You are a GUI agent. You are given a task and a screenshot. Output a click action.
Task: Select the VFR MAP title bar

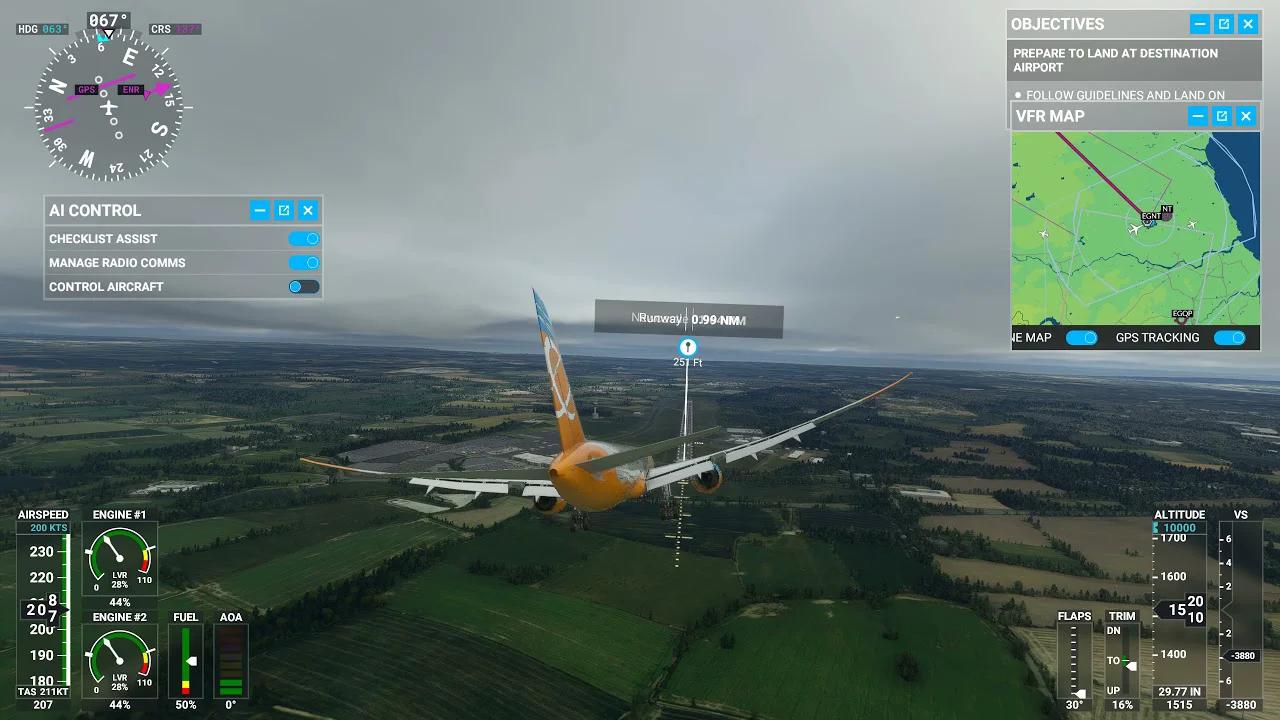(1060, 116)
